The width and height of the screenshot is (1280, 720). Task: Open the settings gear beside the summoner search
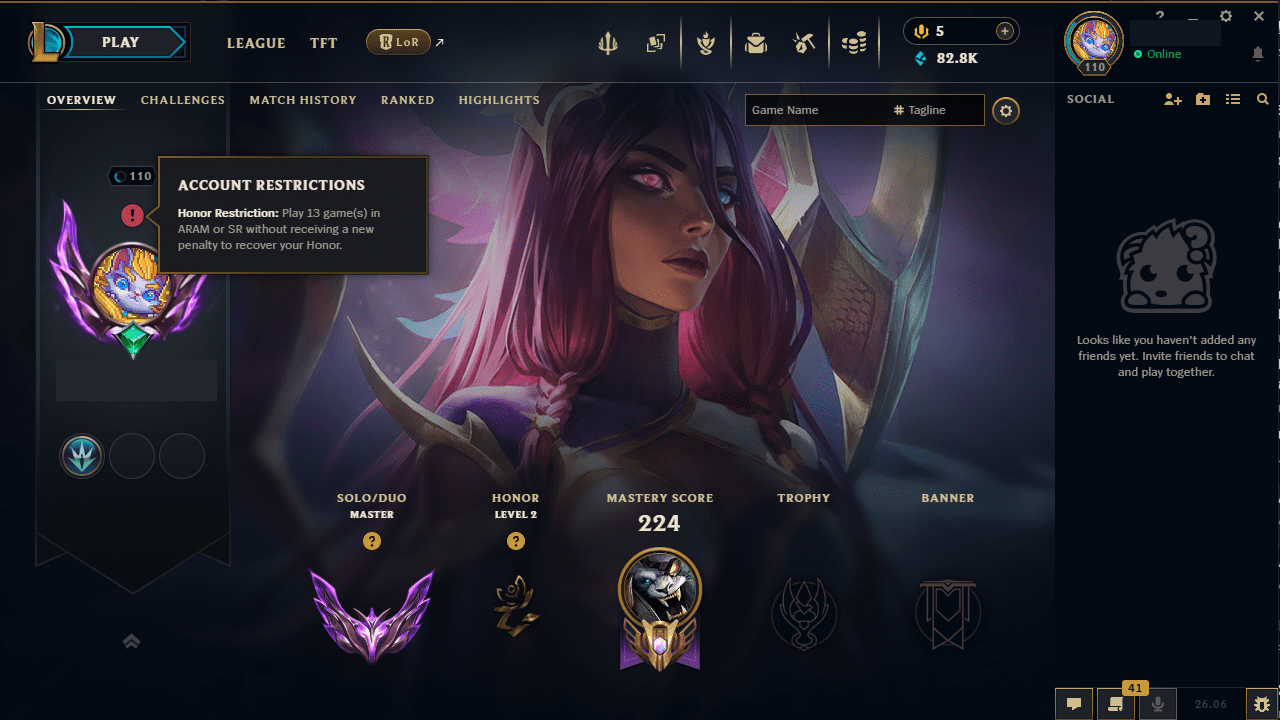click(1005, 111)
